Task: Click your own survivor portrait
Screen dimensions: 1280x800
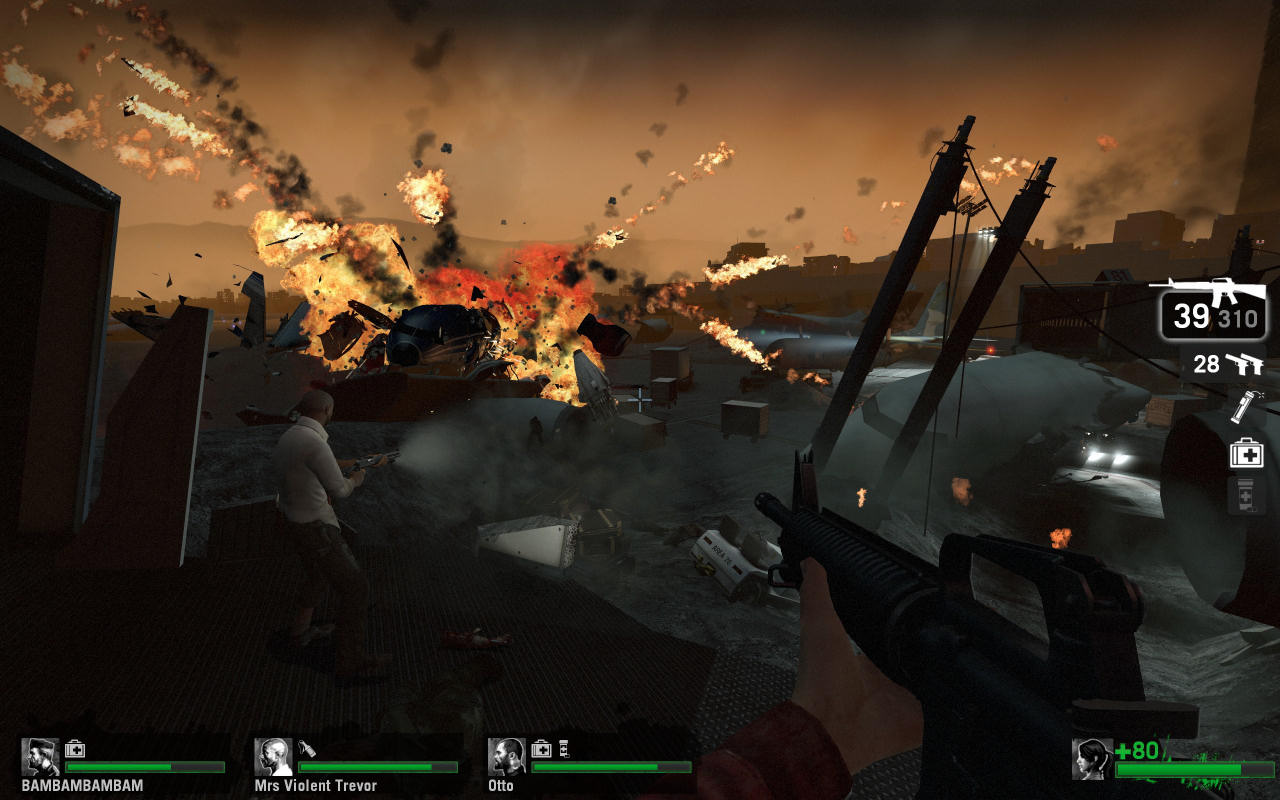Action: [1091, 759]
